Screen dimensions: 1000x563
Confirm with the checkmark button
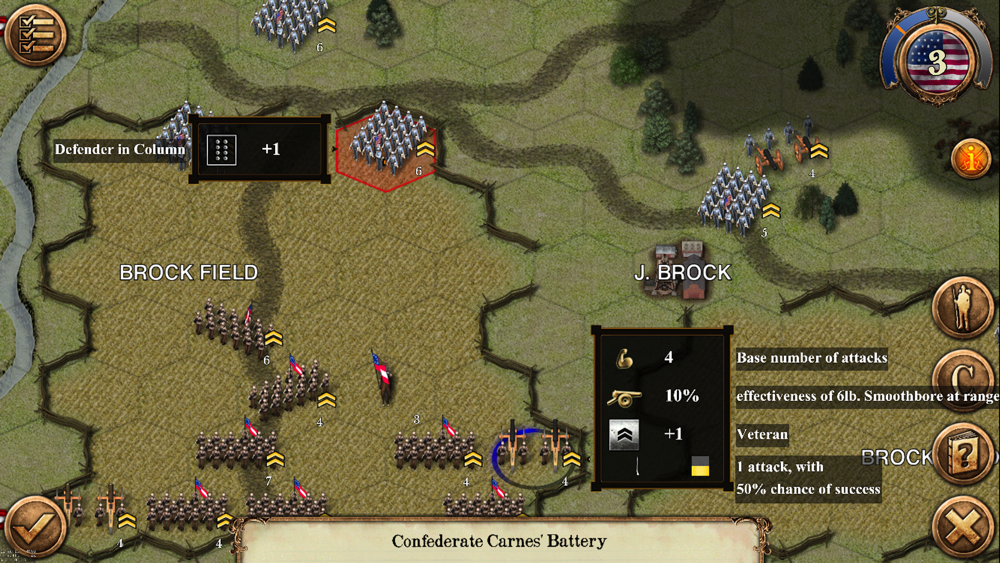pos(35,526)
